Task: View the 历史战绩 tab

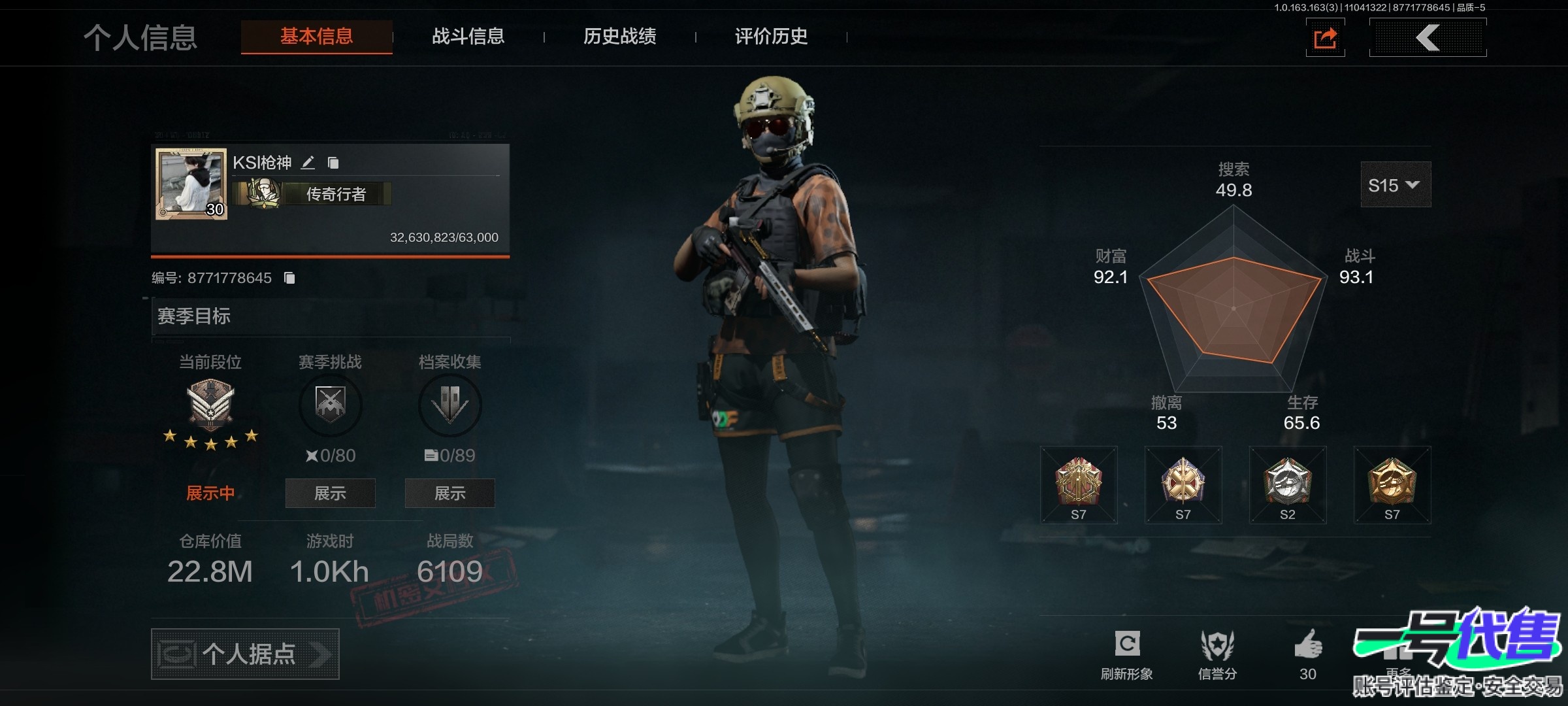Action: pos(619,37)
